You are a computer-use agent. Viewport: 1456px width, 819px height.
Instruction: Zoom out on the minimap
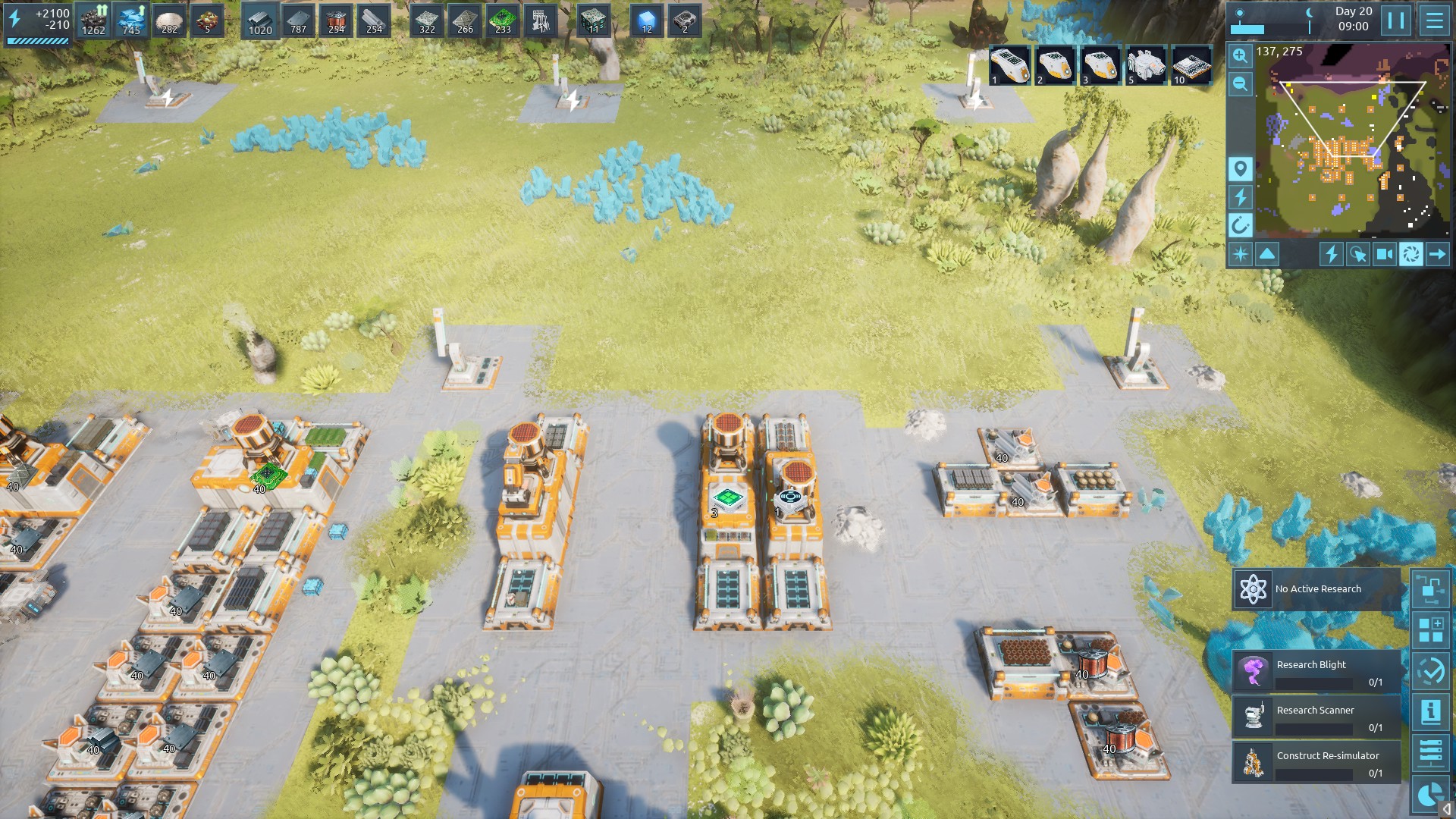[1240, 83]
